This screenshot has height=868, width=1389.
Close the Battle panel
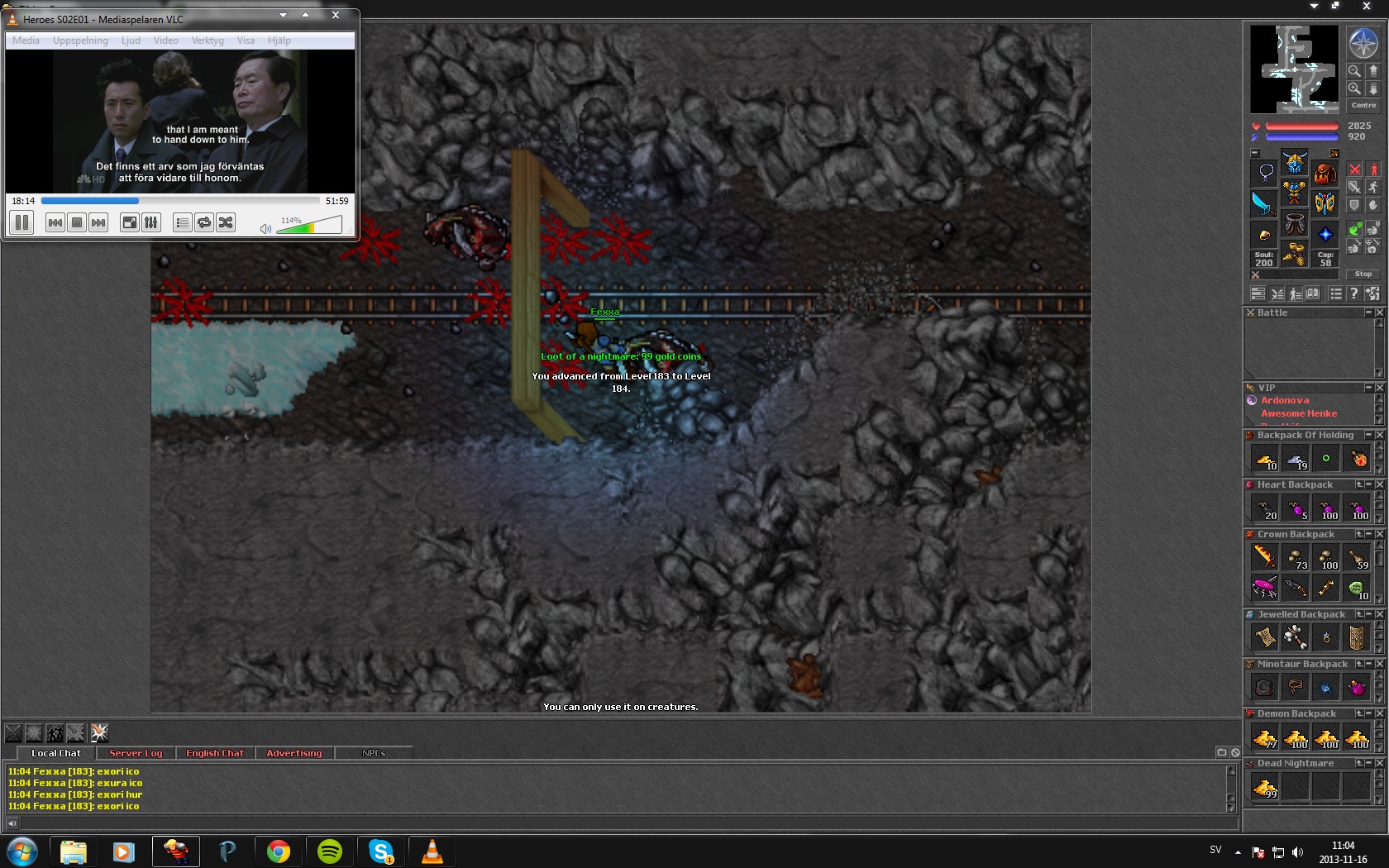click(x=1379, y=312)
